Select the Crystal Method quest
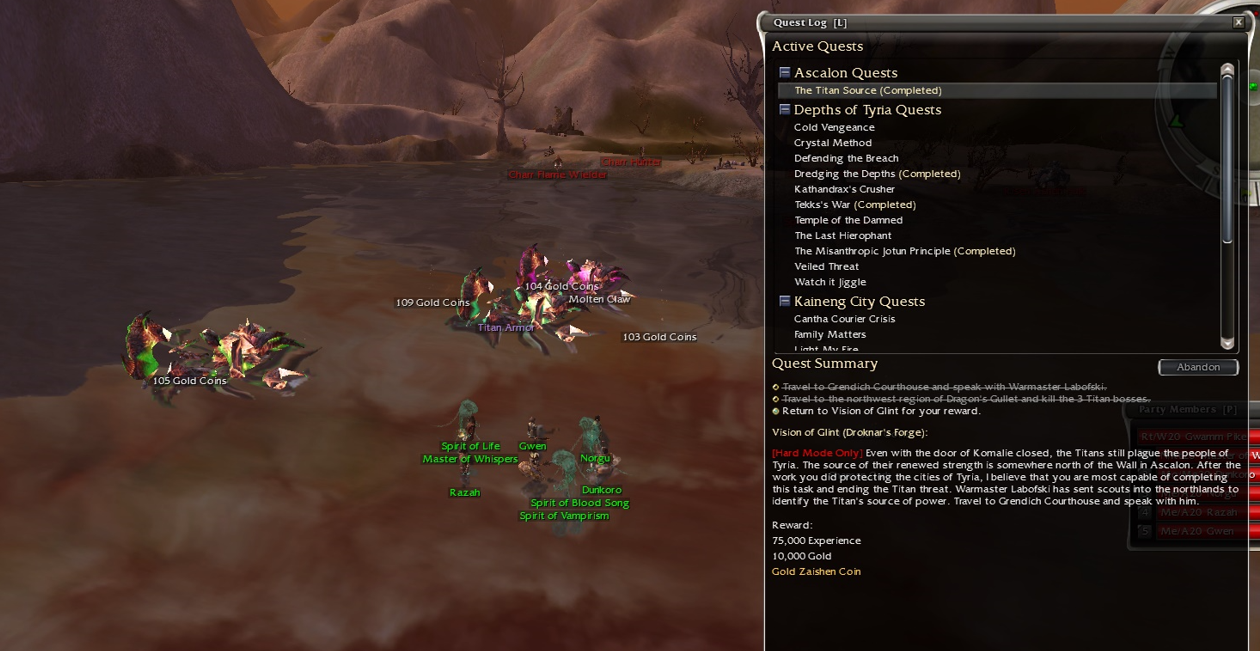Image resolution: width=1260 pixels, height=651 pixels. coord(832,143)
